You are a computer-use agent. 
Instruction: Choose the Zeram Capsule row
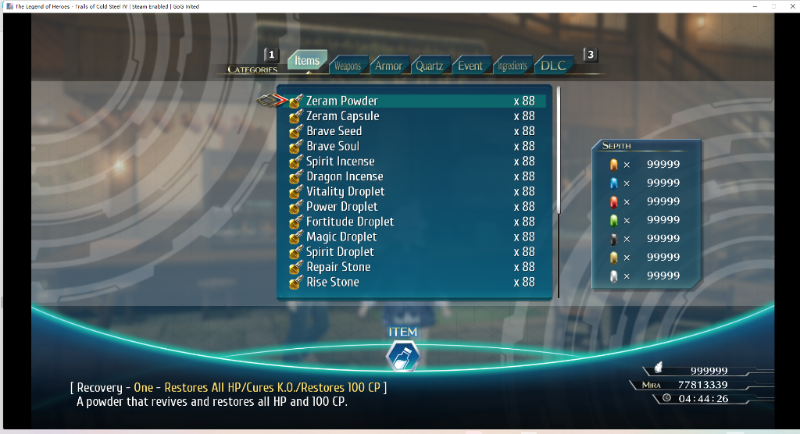343,116
